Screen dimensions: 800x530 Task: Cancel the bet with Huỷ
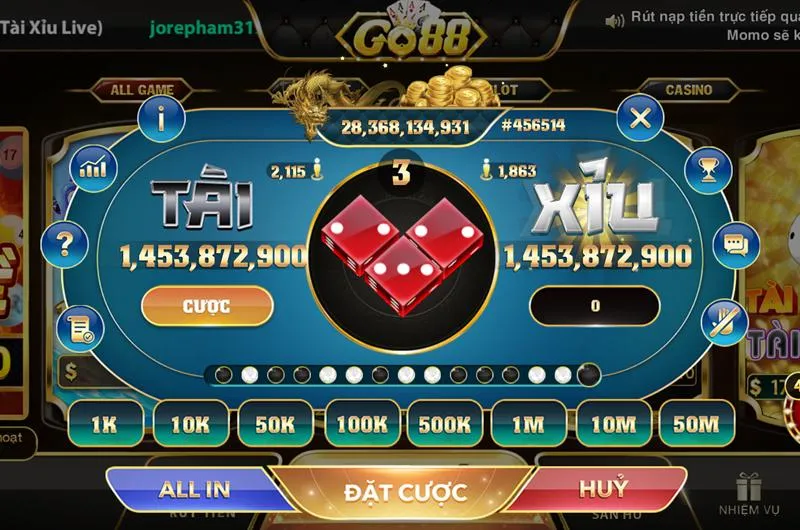[x=603, y=489]
